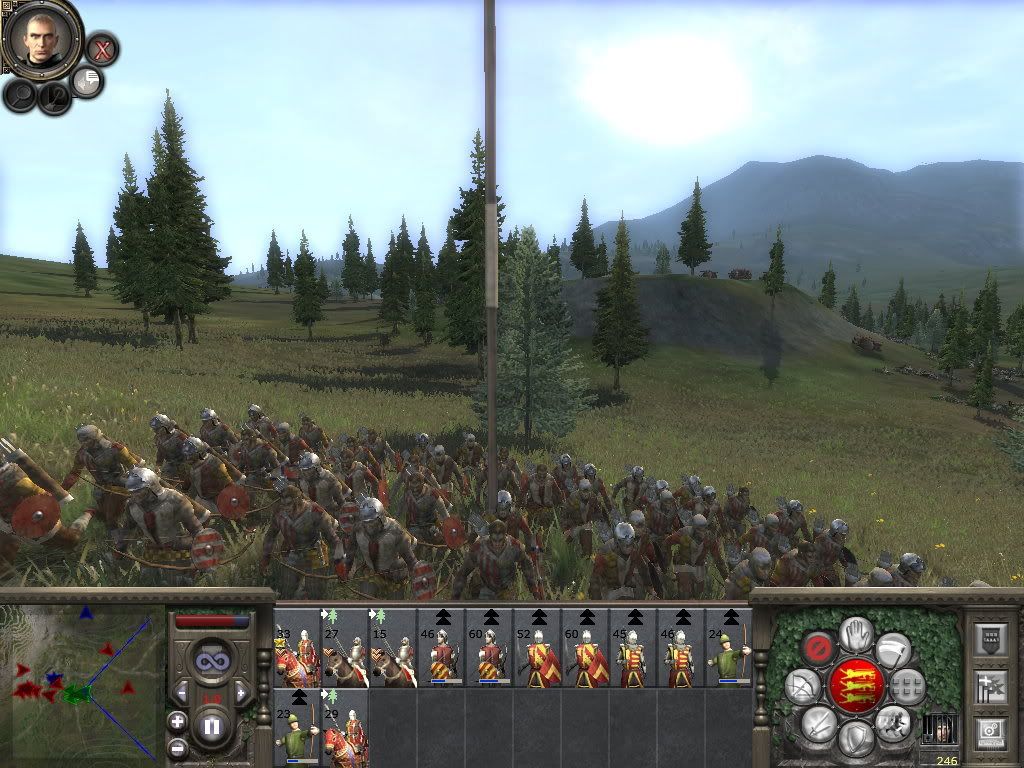Open the group formations grid button
Image resolution: width=1024 pixels, height=768 pixels.
pos(907,686)
